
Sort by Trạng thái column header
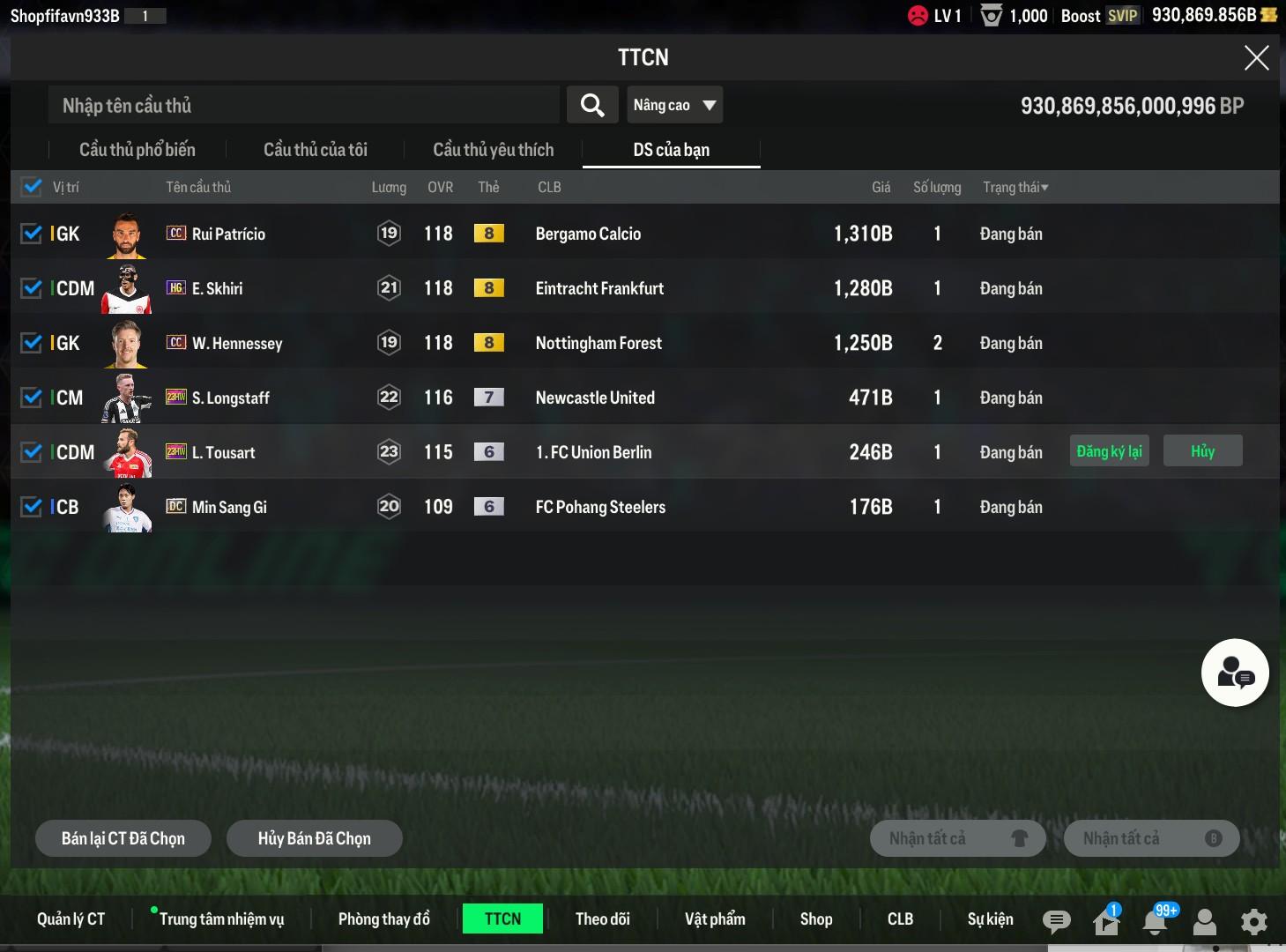pyautogui.click(x=1015, y=187)
